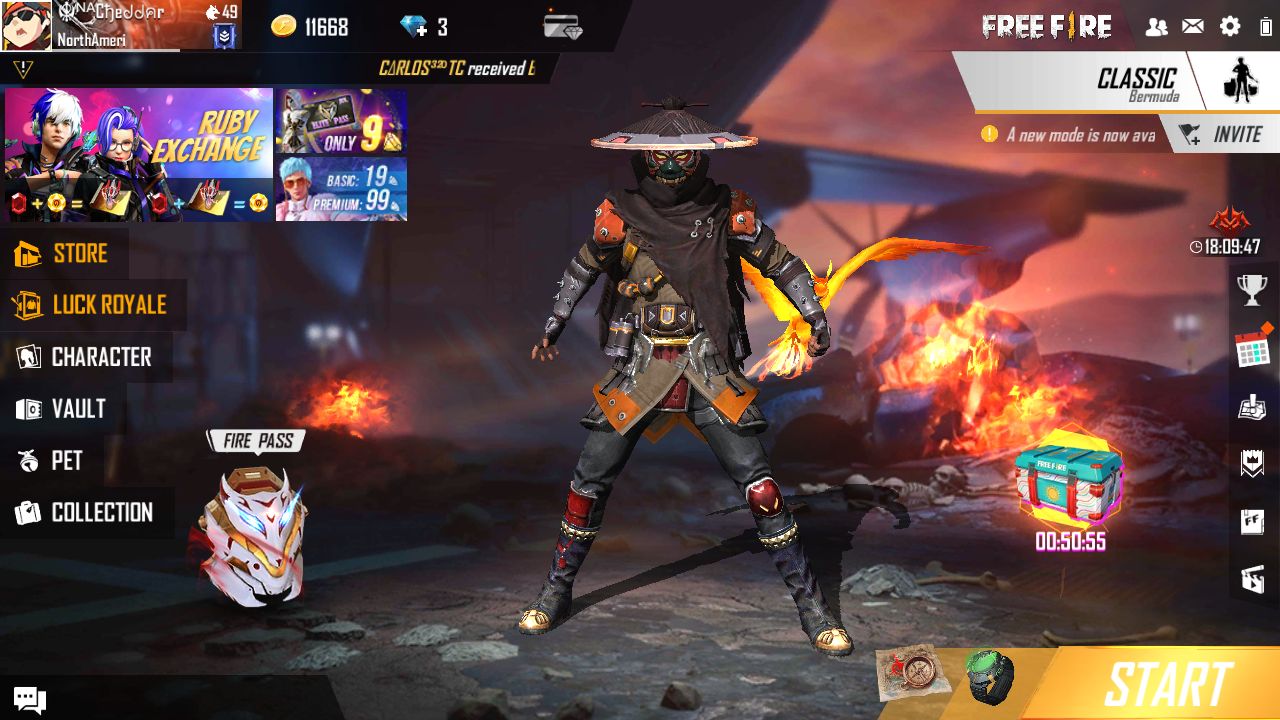
Task: Open the events calendar icon
Action: pyautogui.click(x=1251, y=347)
